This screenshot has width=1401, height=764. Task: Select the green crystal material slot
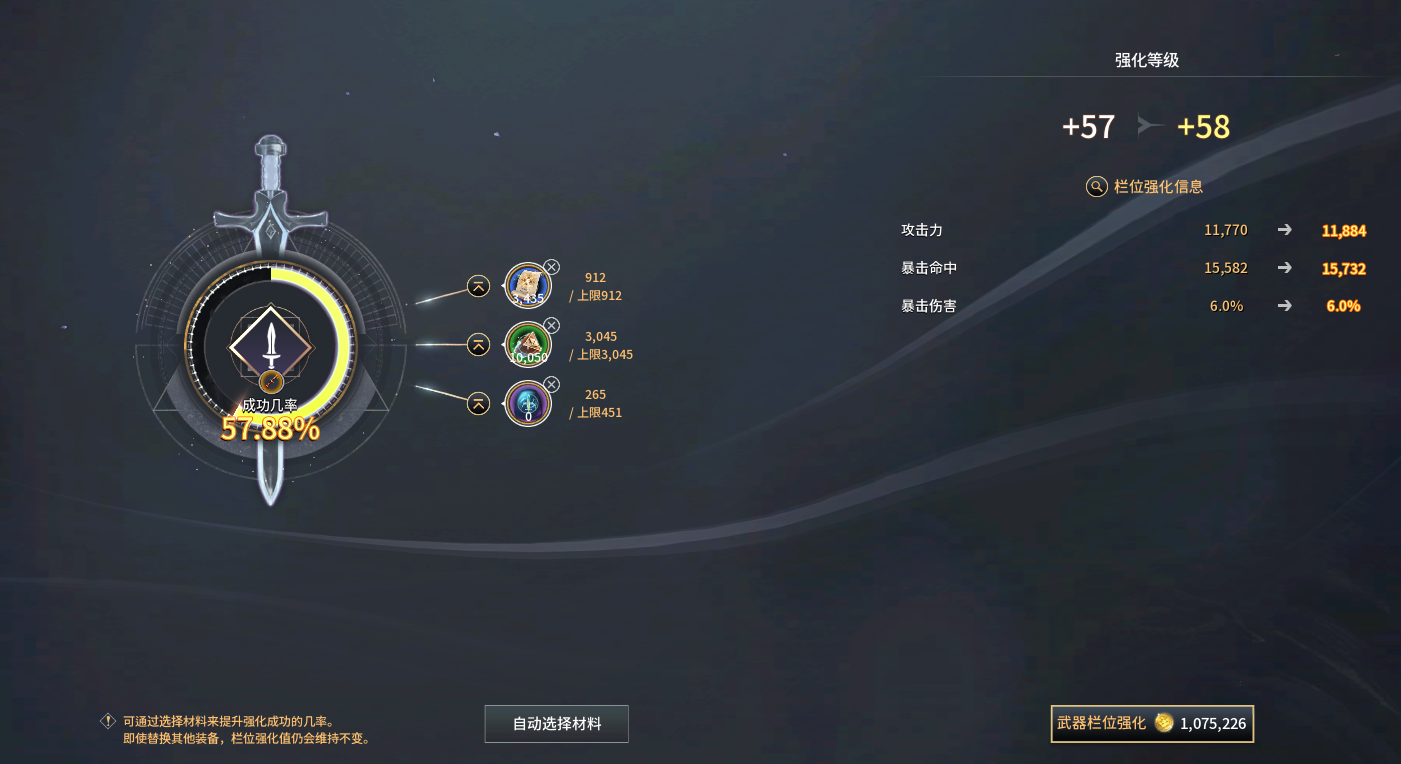pyautogui.click(x=527, y=345)
